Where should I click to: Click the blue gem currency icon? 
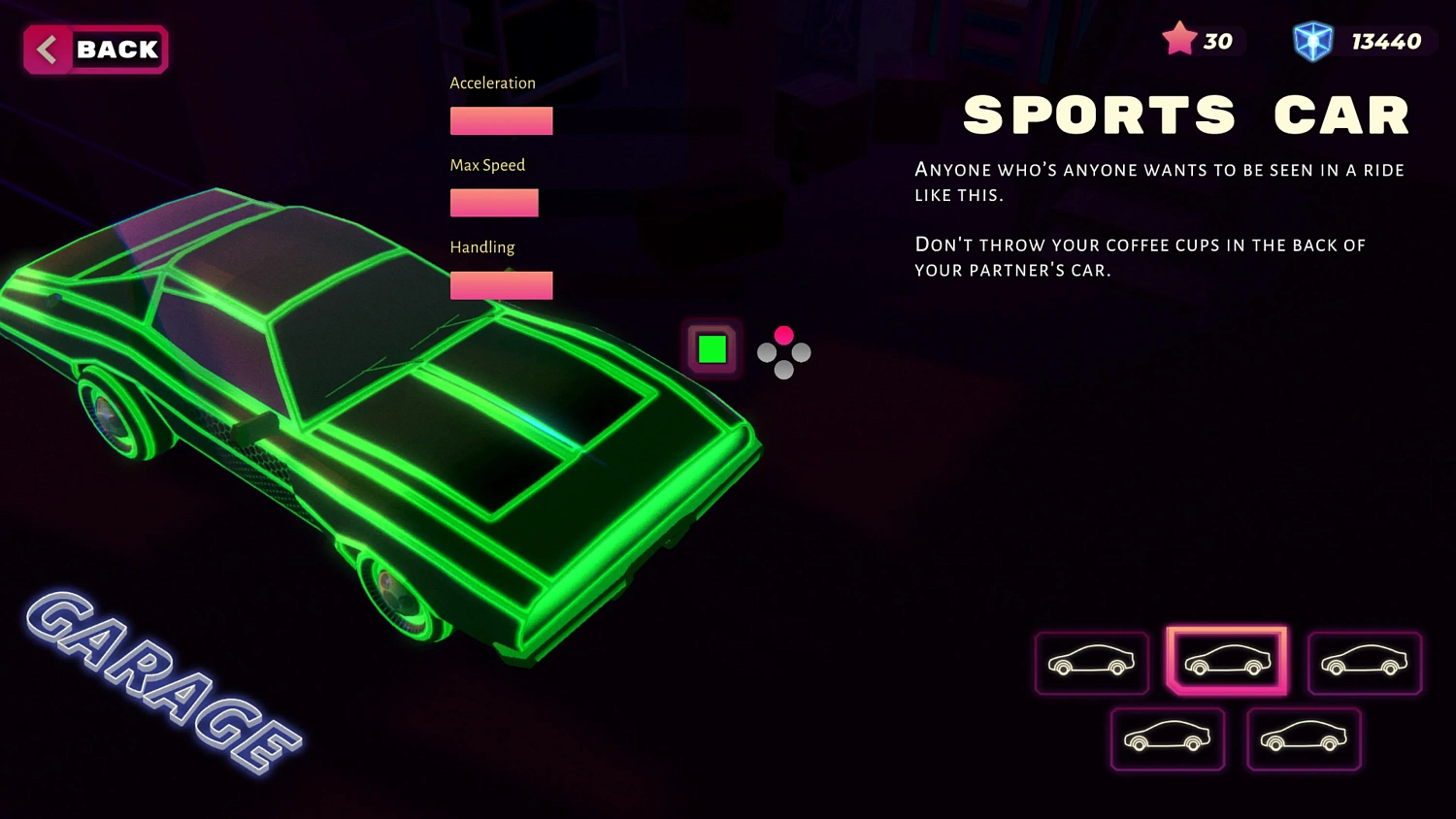point(1313,41)
